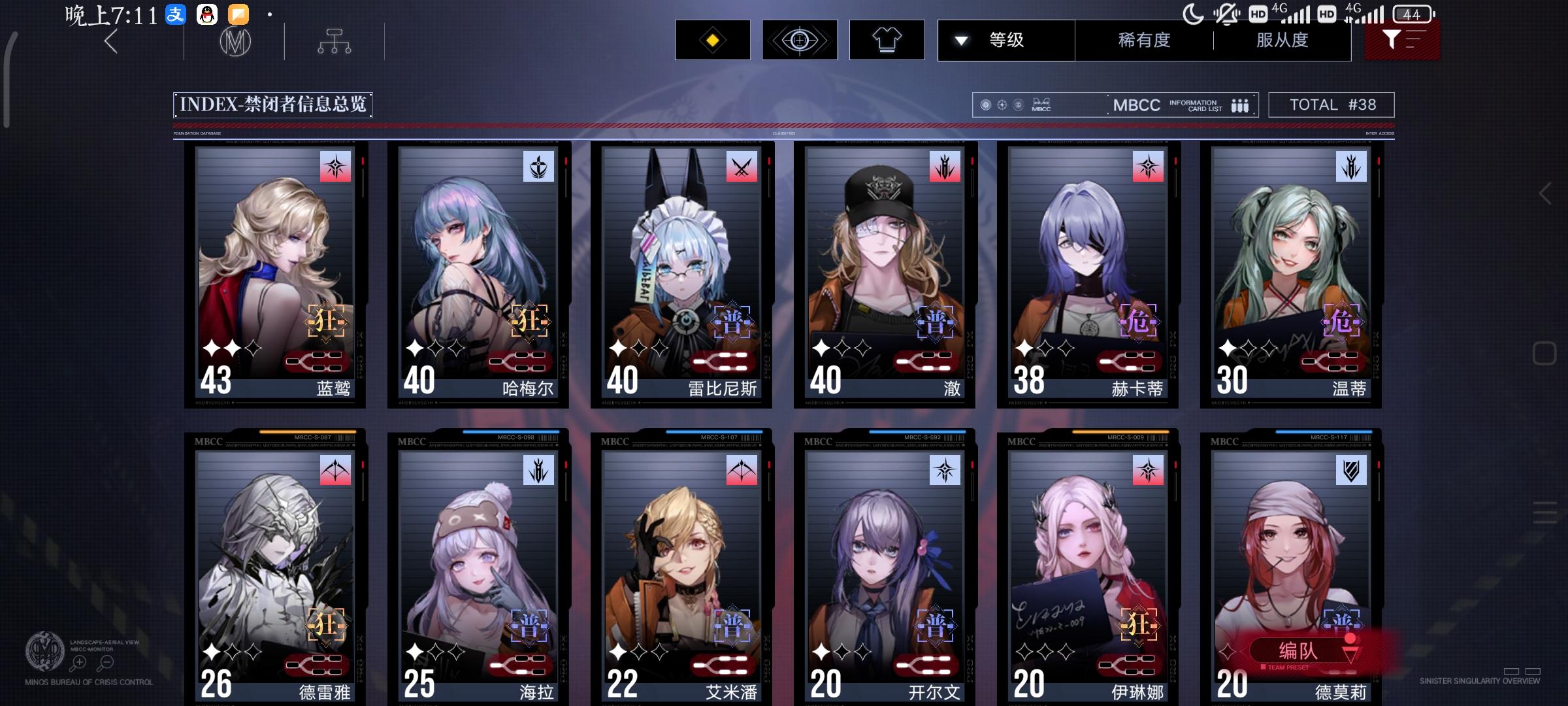Toggle the eye targeting view icon
The width and height of the screenshot is (1568, 706).
coord(799,40)
